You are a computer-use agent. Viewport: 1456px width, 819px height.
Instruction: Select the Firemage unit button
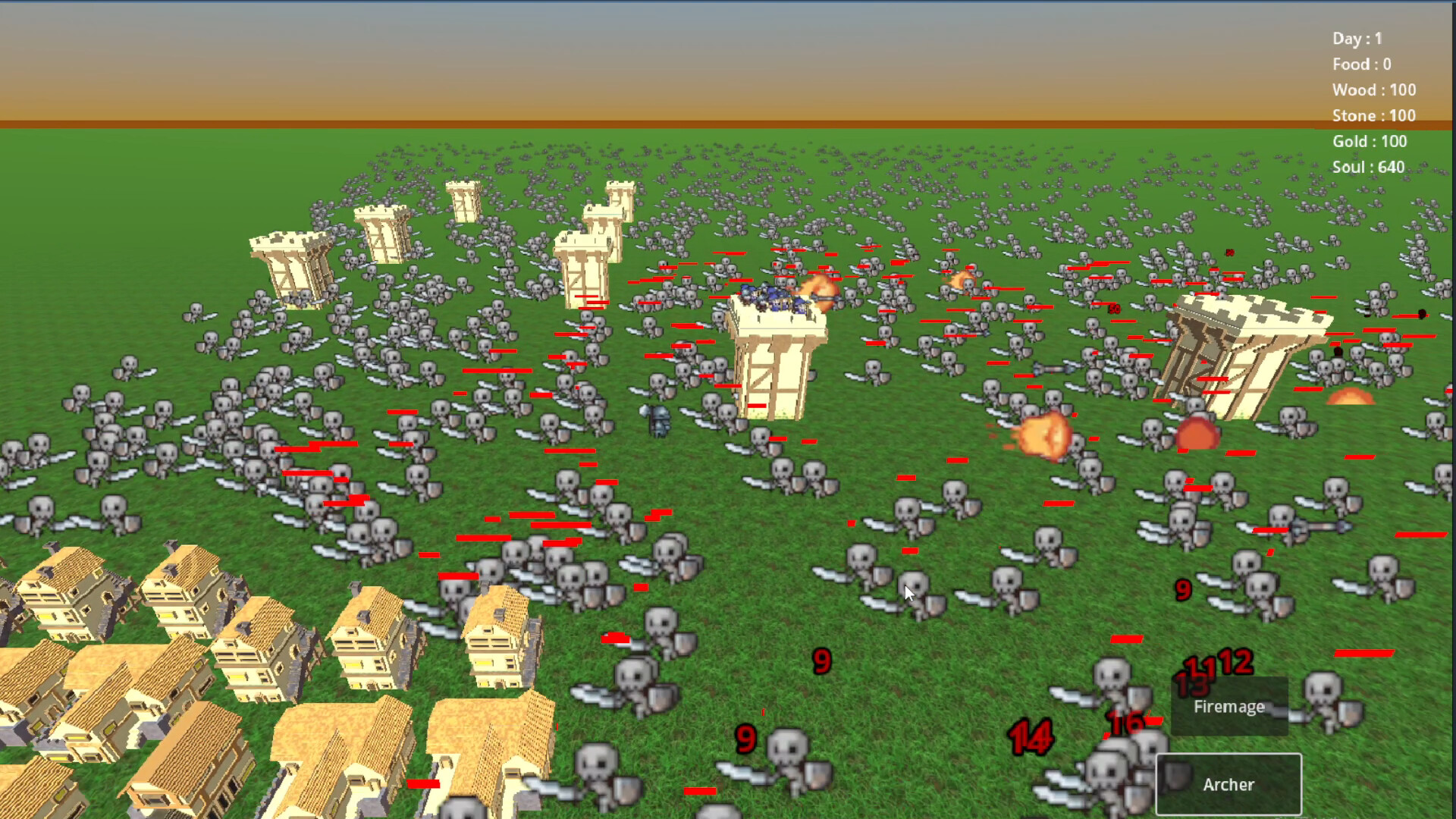pos(1228,707)
